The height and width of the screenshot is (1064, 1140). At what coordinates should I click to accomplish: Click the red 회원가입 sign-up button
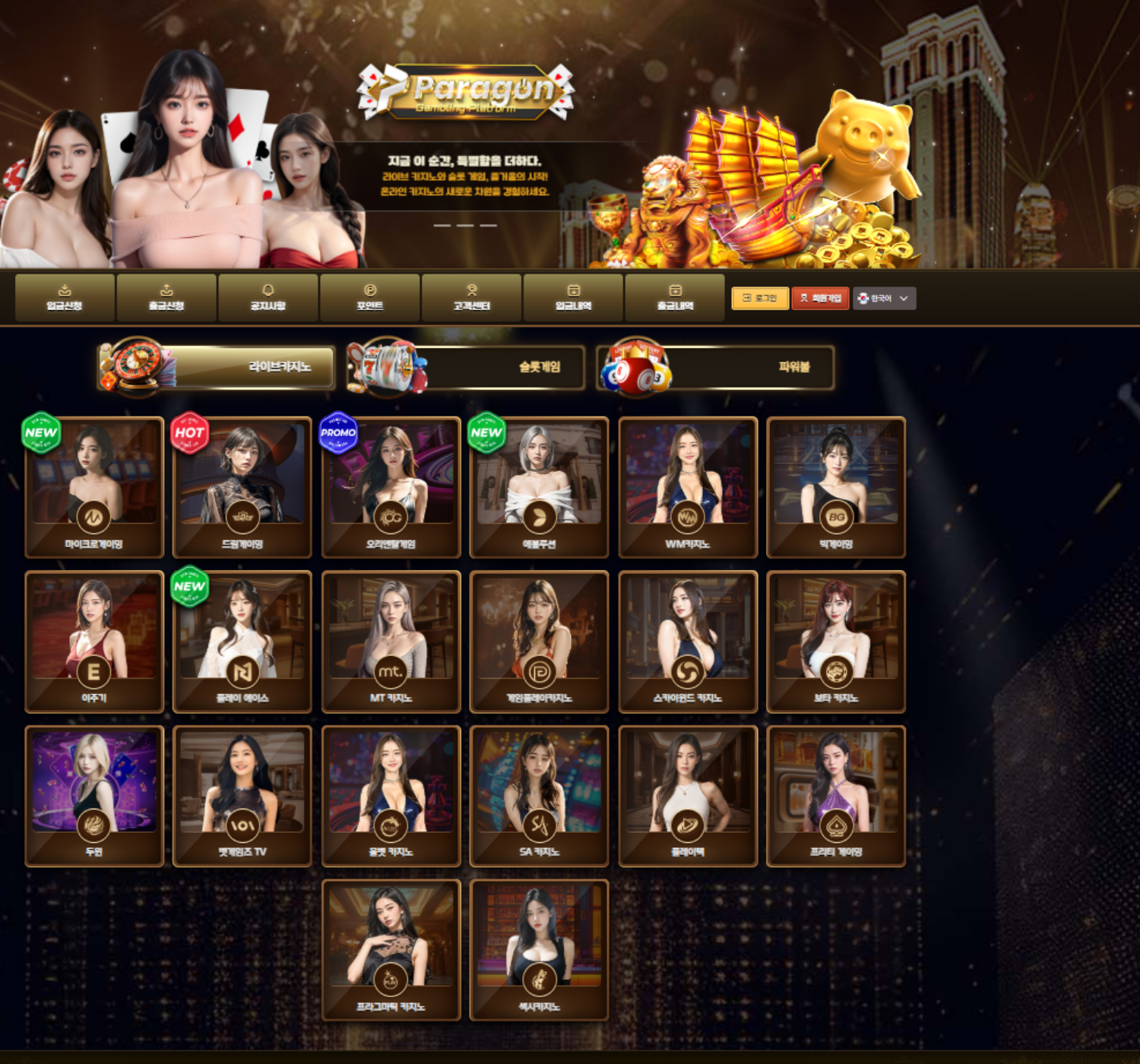click(x=820, y=298)
